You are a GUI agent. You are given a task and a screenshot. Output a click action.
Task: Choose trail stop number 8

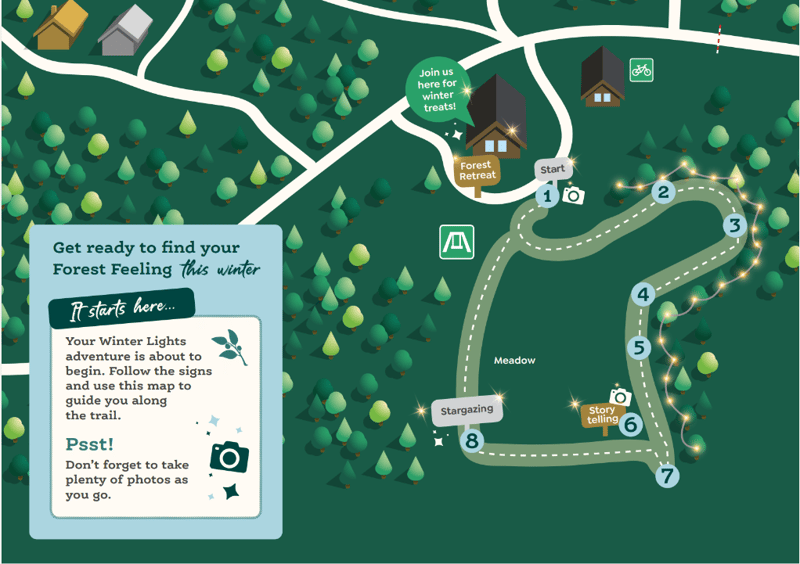pos(473,438)
